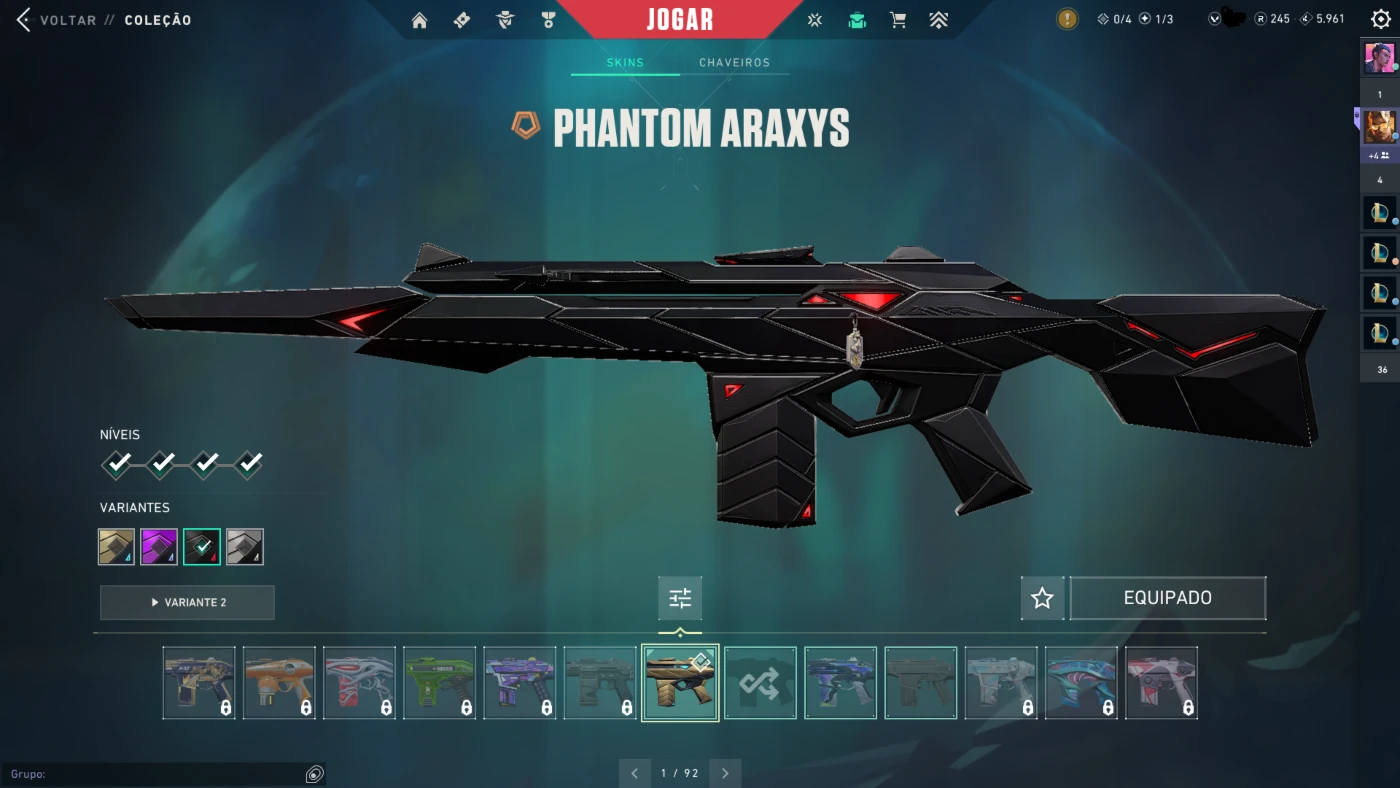Pick the locked orange Phantom skin
Viewport: 1400px width, 788px height.
(x=279, y=683)
